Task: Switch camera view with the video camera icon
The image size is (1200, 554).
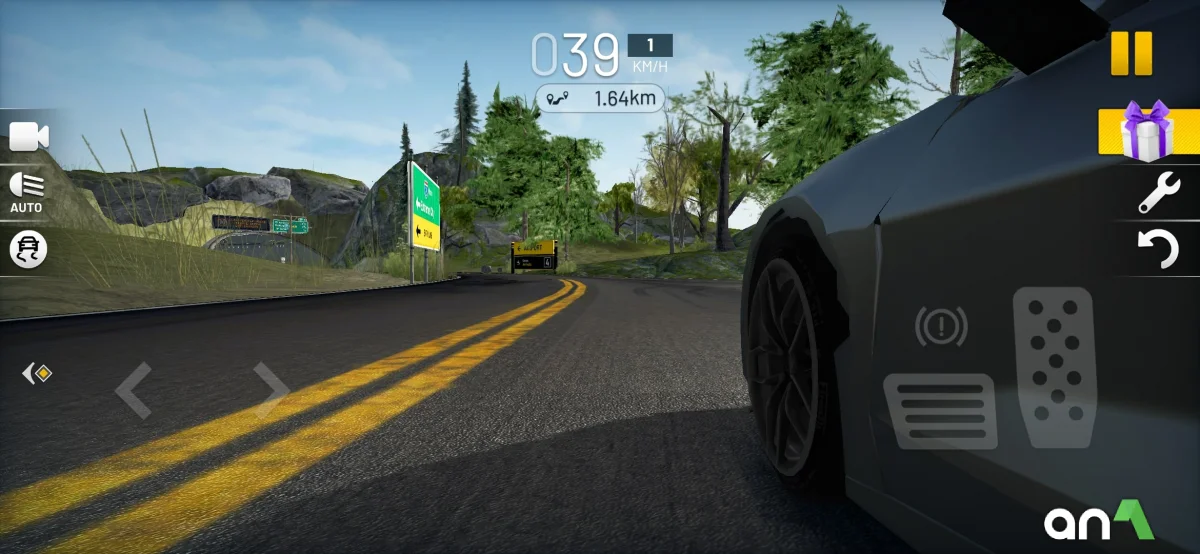Action: tap(29, 137)
